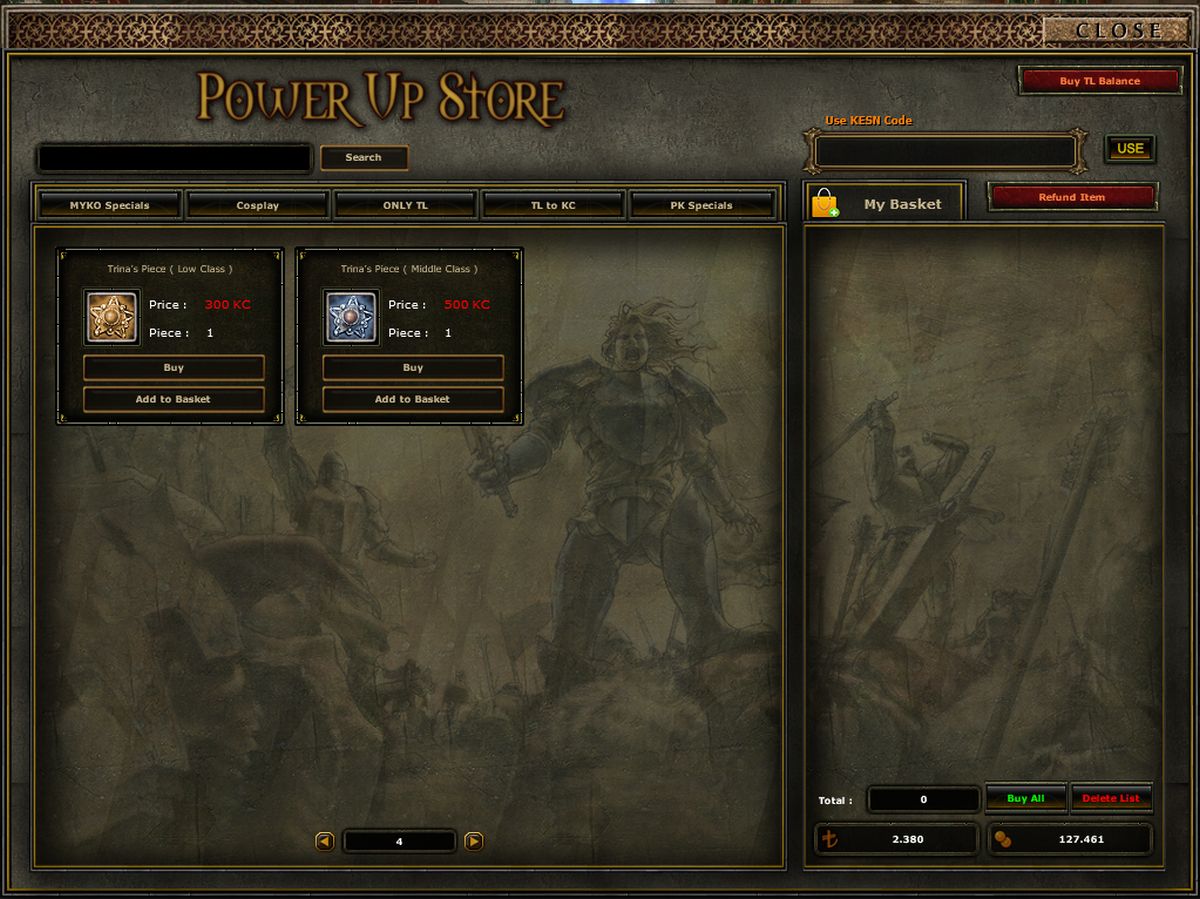Go to the previous store page
Image resolution: width=1200 pixels, height=899 pixels.
point(325,842)
